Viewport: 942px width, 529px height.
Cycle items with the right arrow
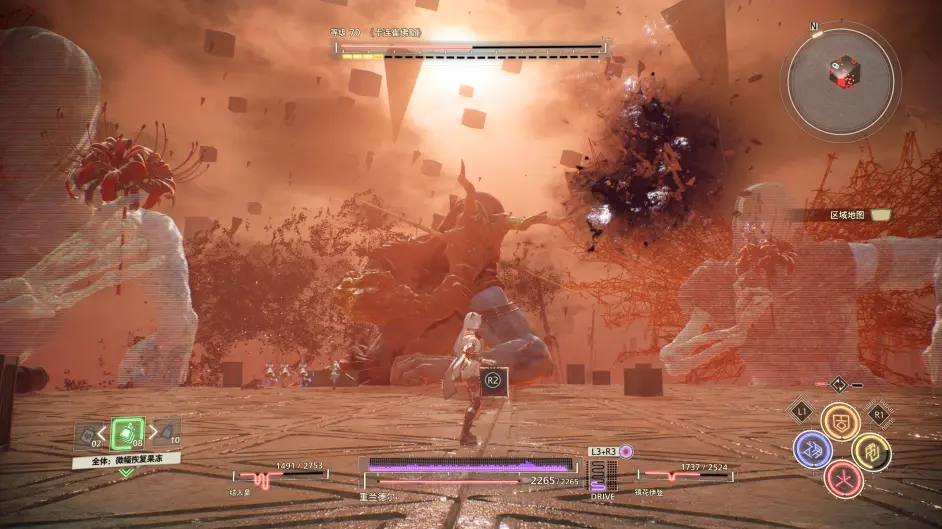(151, 432)
